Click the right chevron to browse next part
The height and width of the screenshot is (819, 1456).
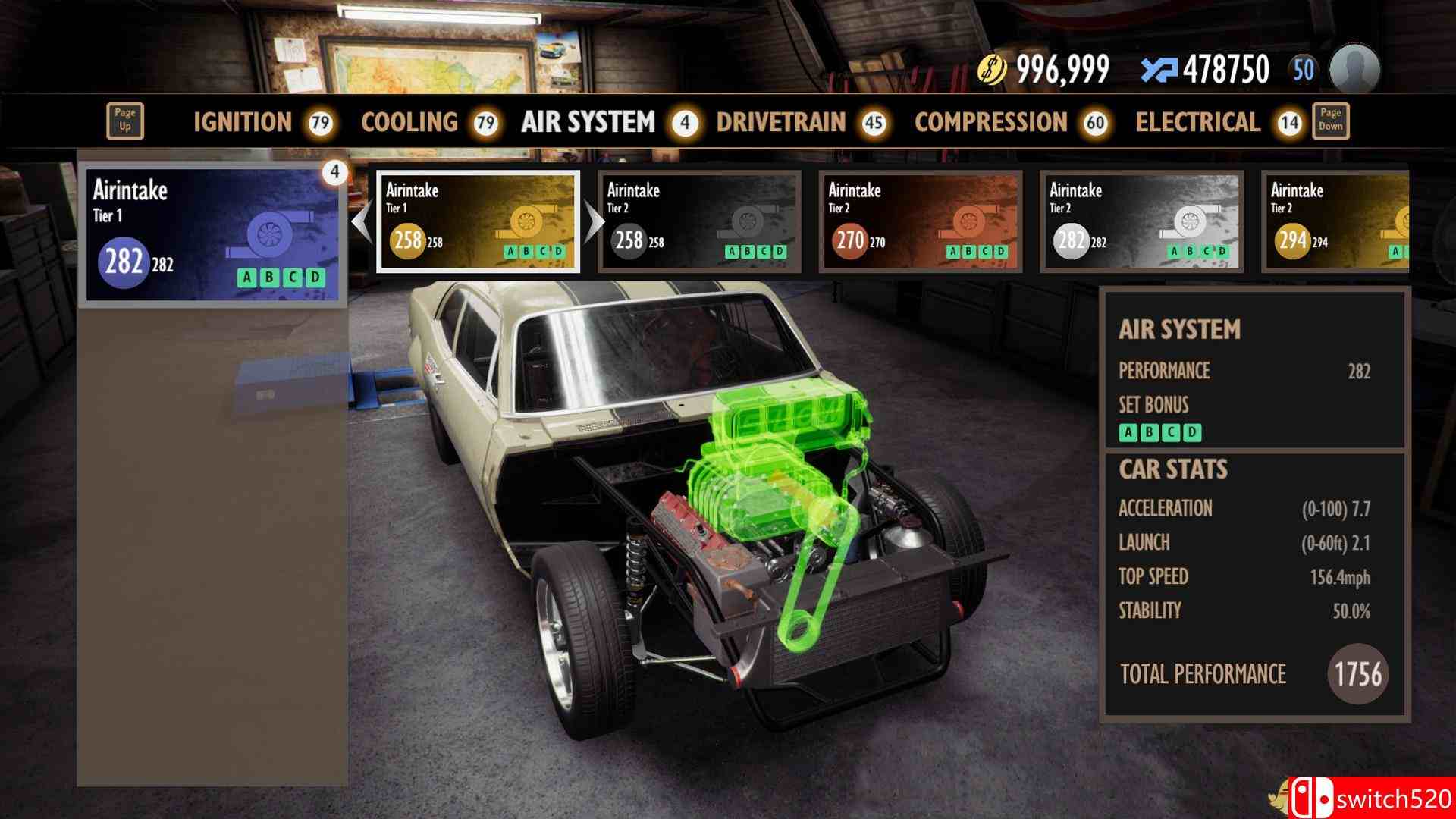point(593,220)
